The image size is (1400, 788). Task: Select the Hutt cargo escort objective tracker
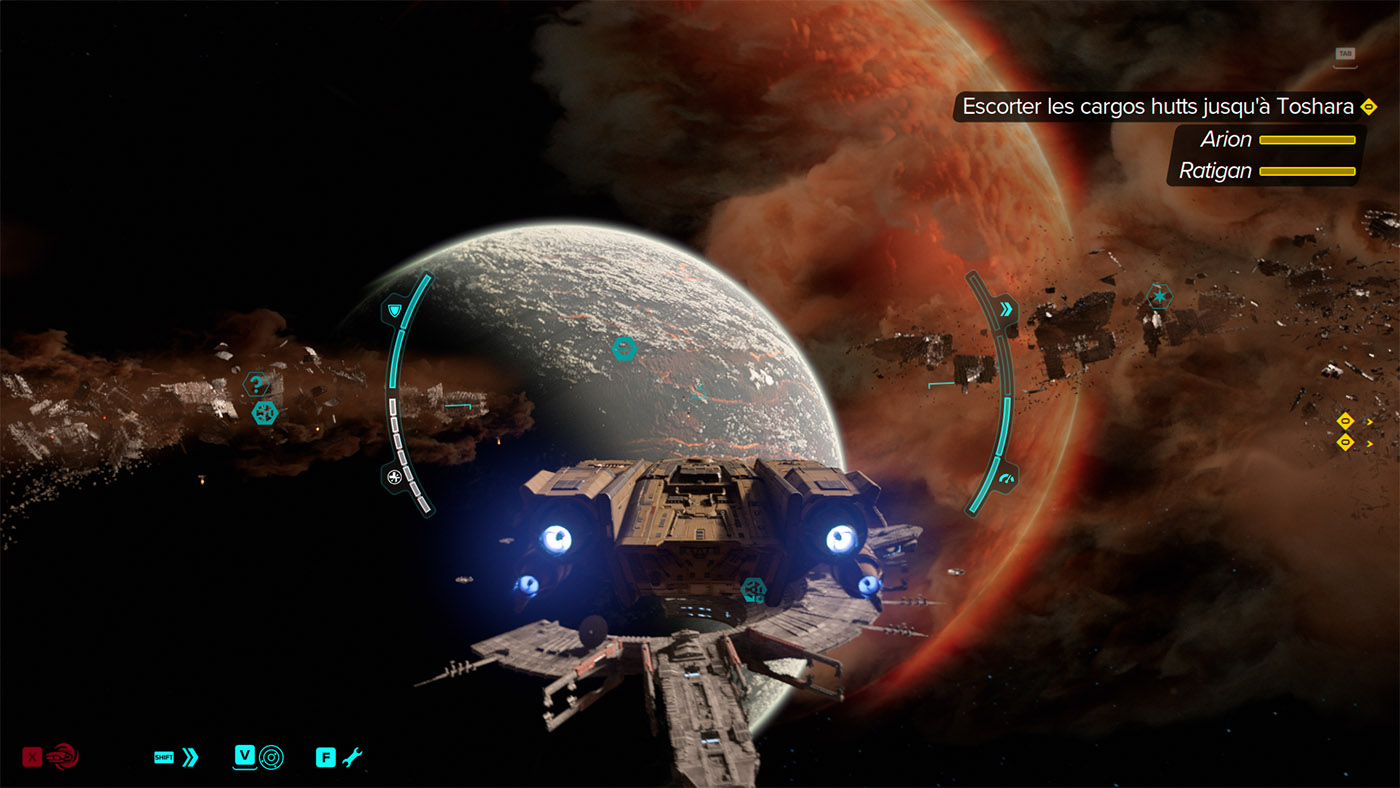pyautogui.click(x=1157, y=106)
